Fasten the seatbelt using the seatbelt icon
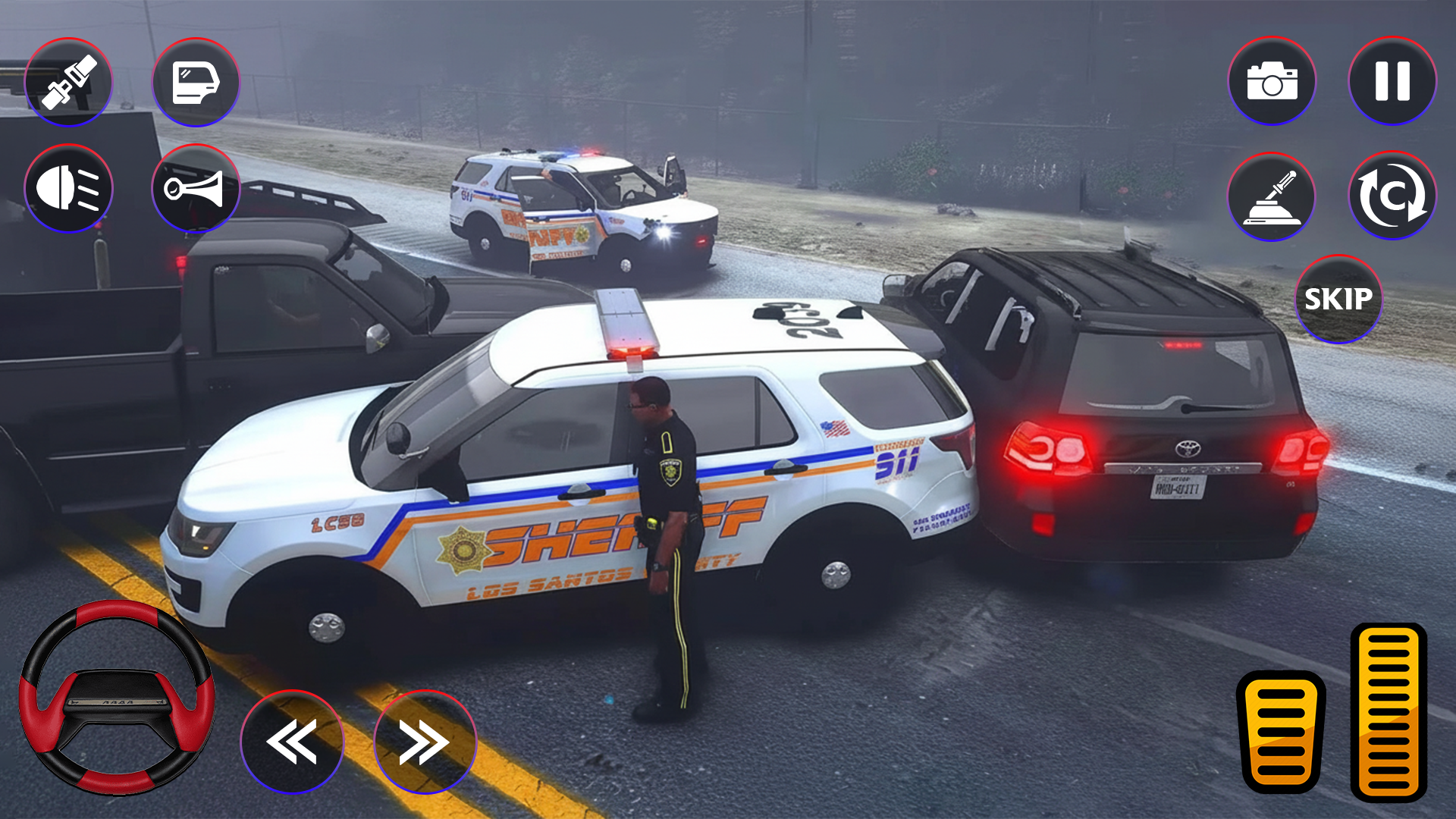The height and width of the screenshot is (819, 1456). [68, 82]
